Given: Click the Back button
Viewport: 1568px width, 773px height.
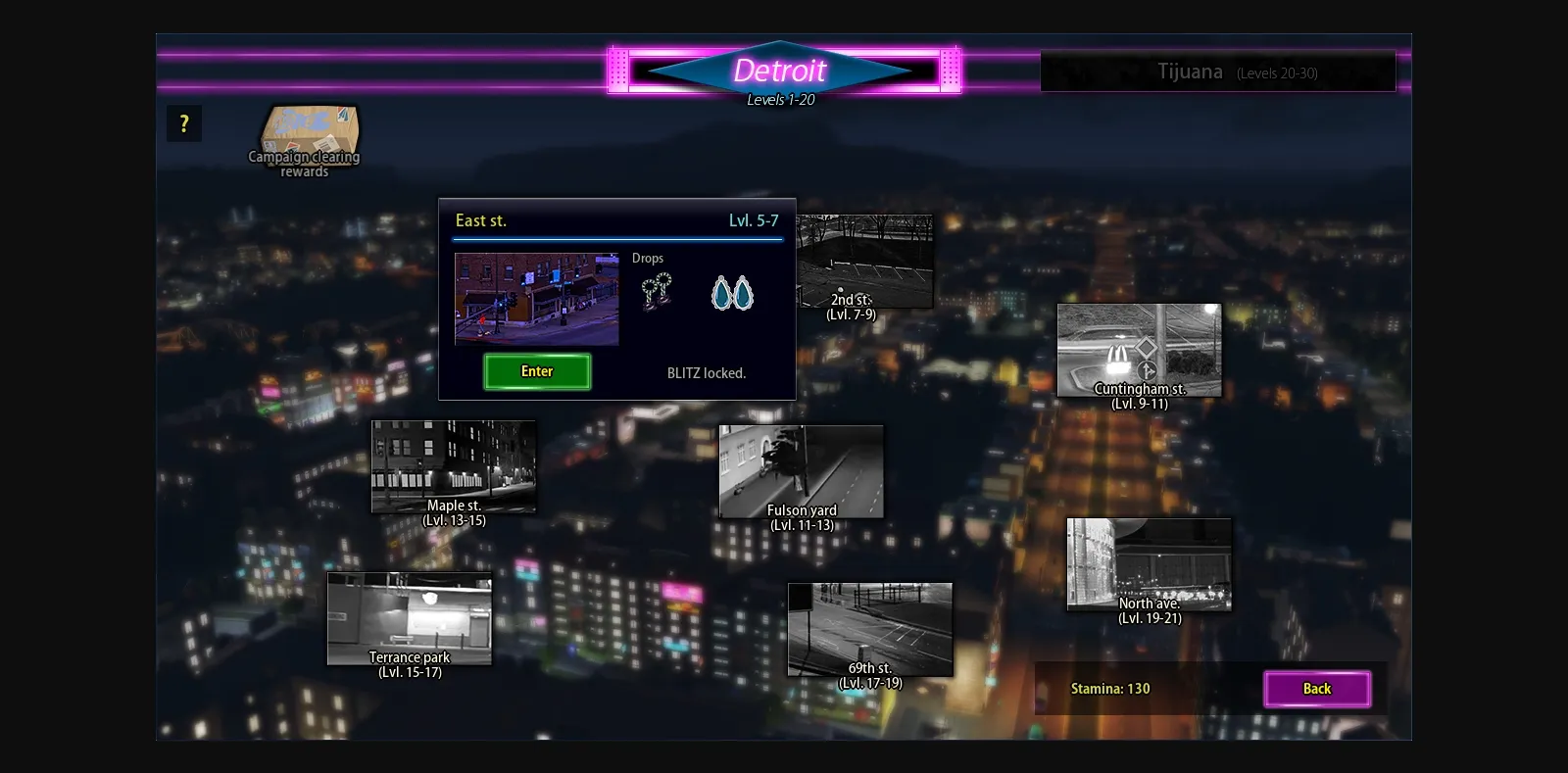Looking at the screenshot, I should (1317, 689).
